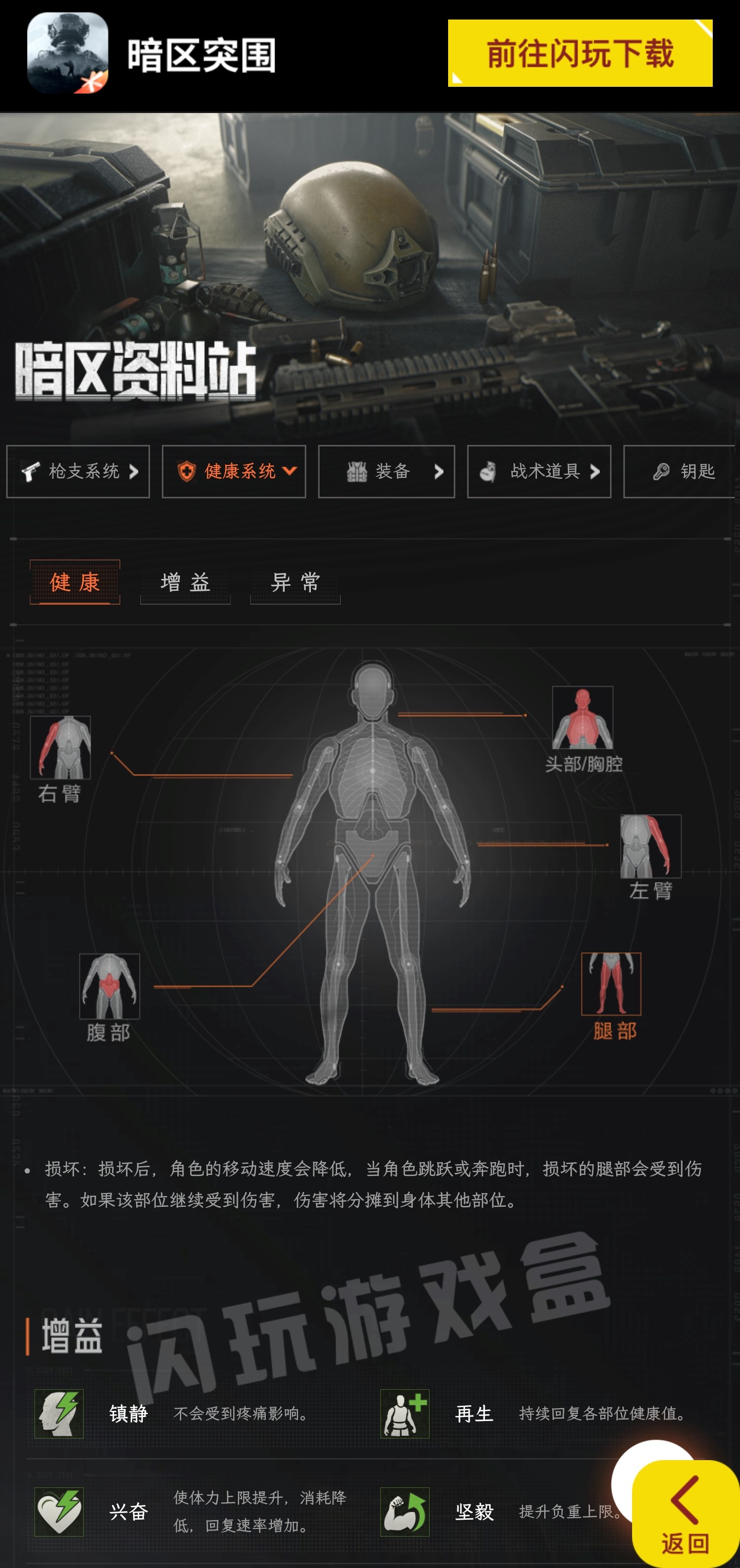This screenshot has width=740, height=1568.
Task: Select the 再生 regeneration buff icon
Action: tap(405, 1414)
